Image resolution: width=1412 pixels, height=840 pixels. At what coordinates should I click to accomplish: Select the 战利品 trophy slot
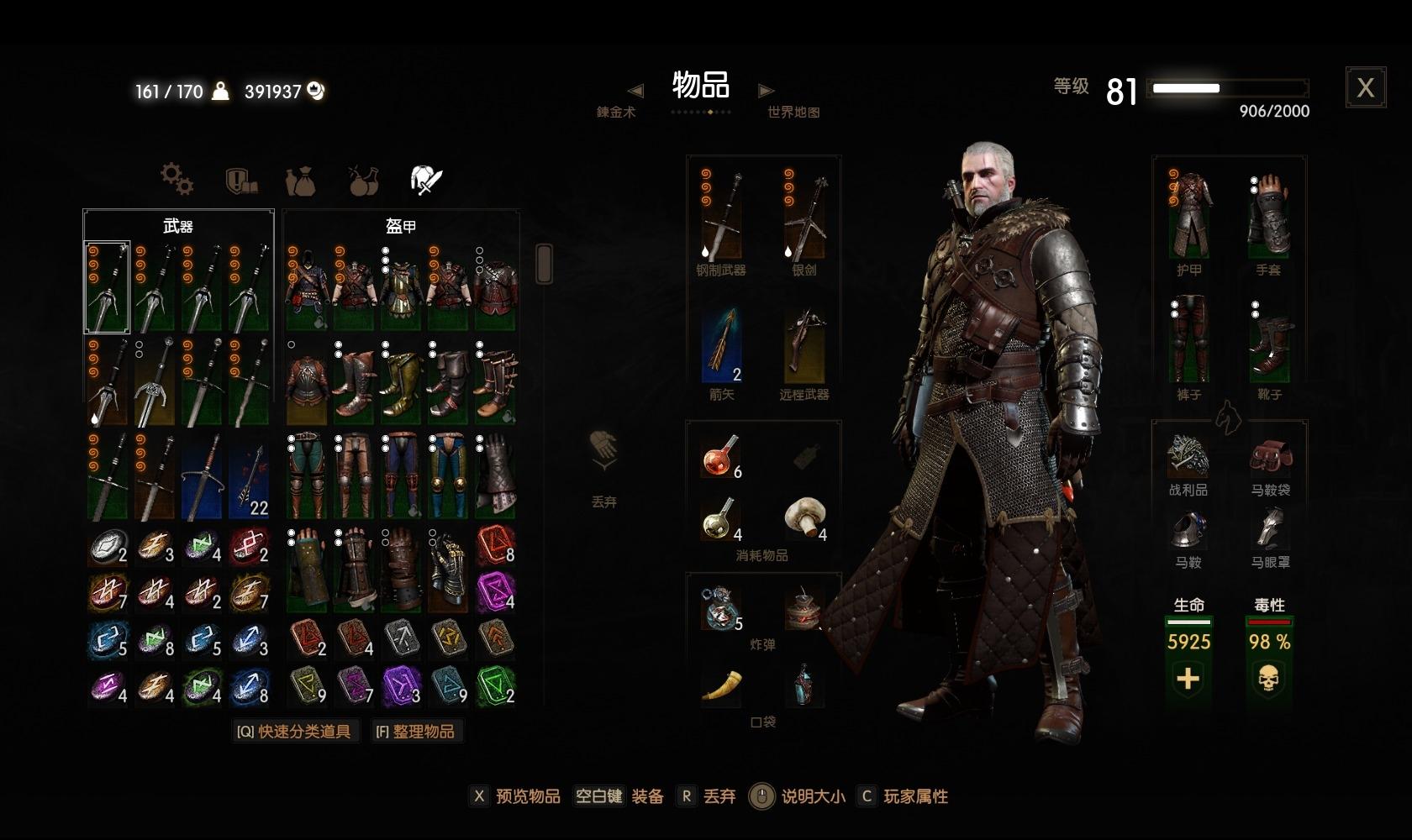1188,458
